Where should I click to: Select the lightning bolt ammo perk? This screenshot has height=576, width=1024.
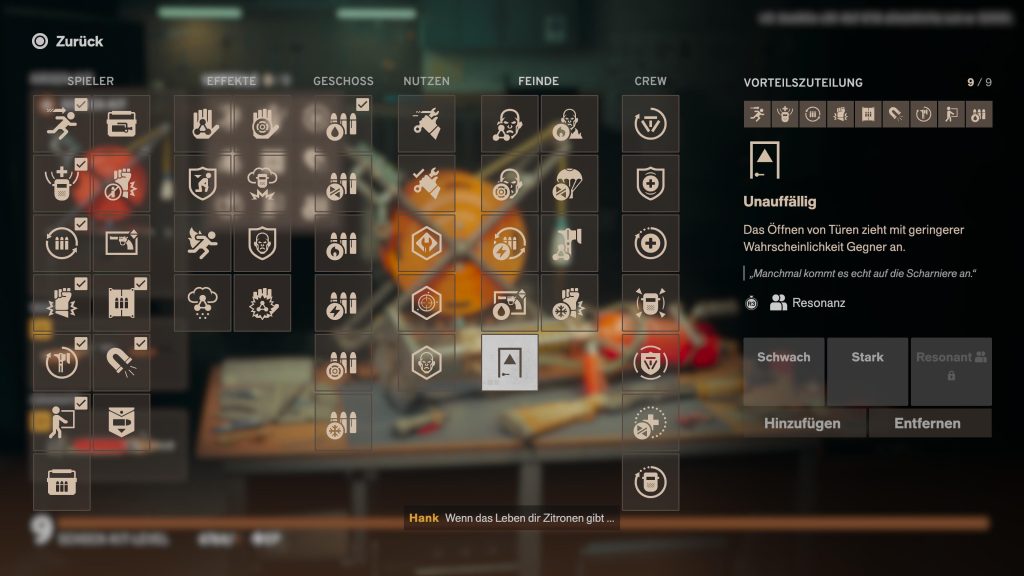pos(343,303)
